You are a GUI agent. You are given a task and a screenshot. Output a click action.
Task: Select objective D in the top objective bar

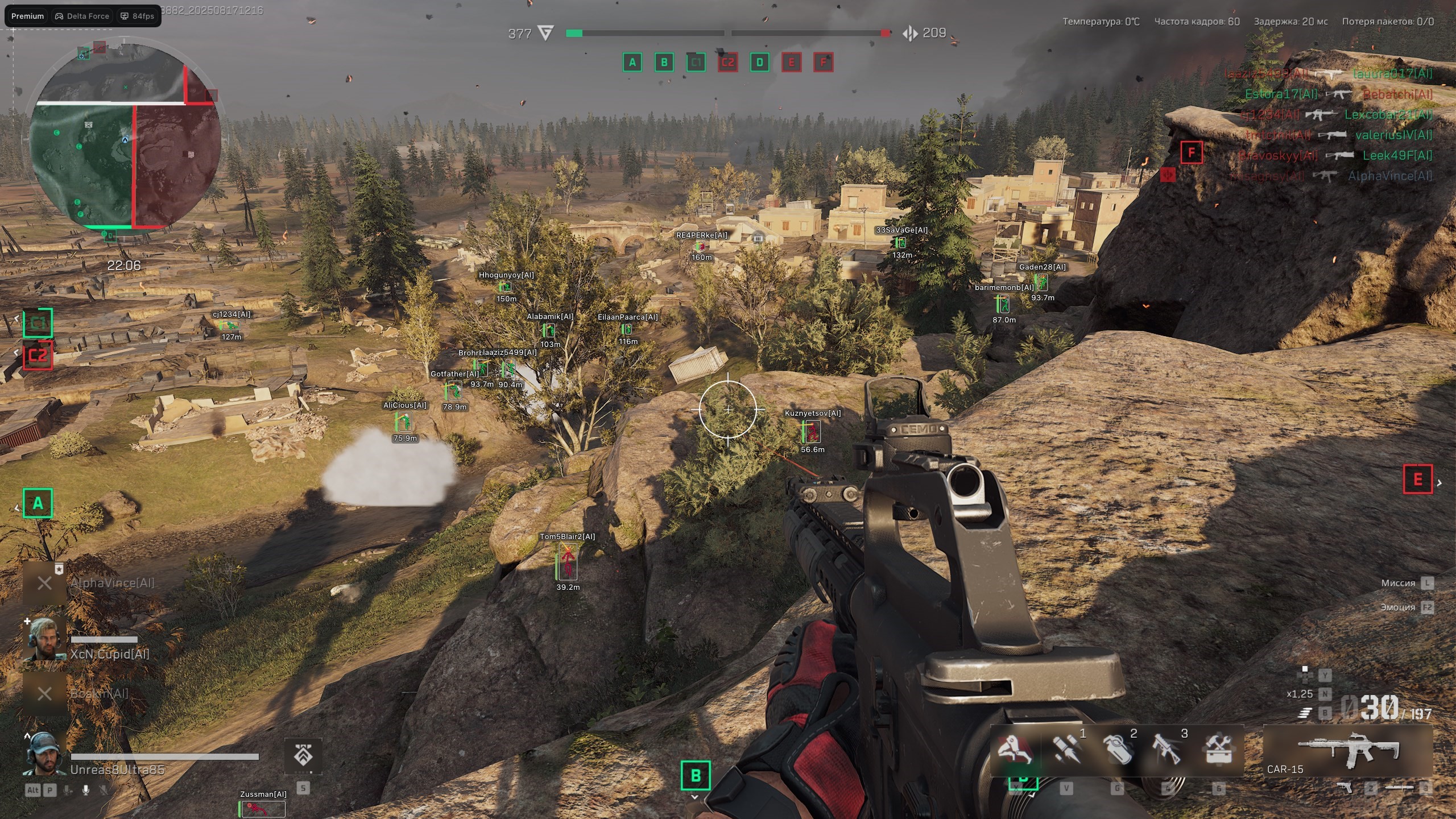point(759,62)
